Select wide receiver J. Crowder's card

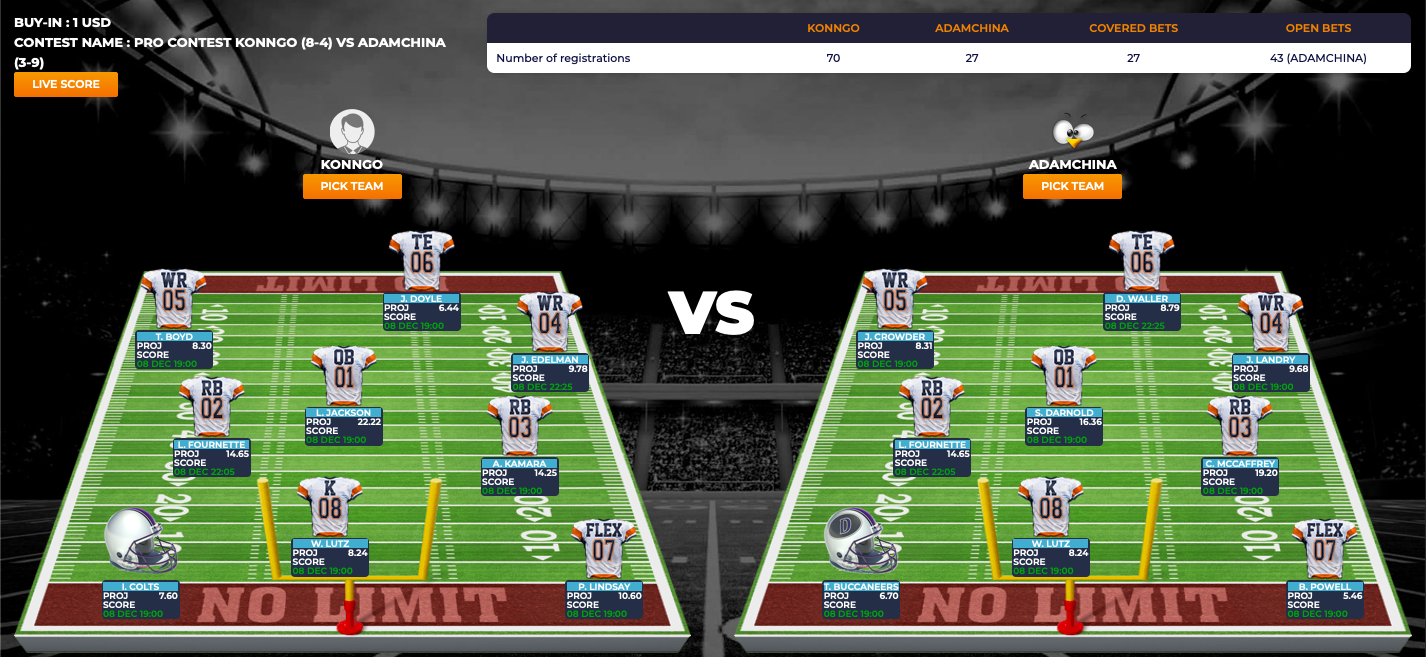click(x=894, y=350)
